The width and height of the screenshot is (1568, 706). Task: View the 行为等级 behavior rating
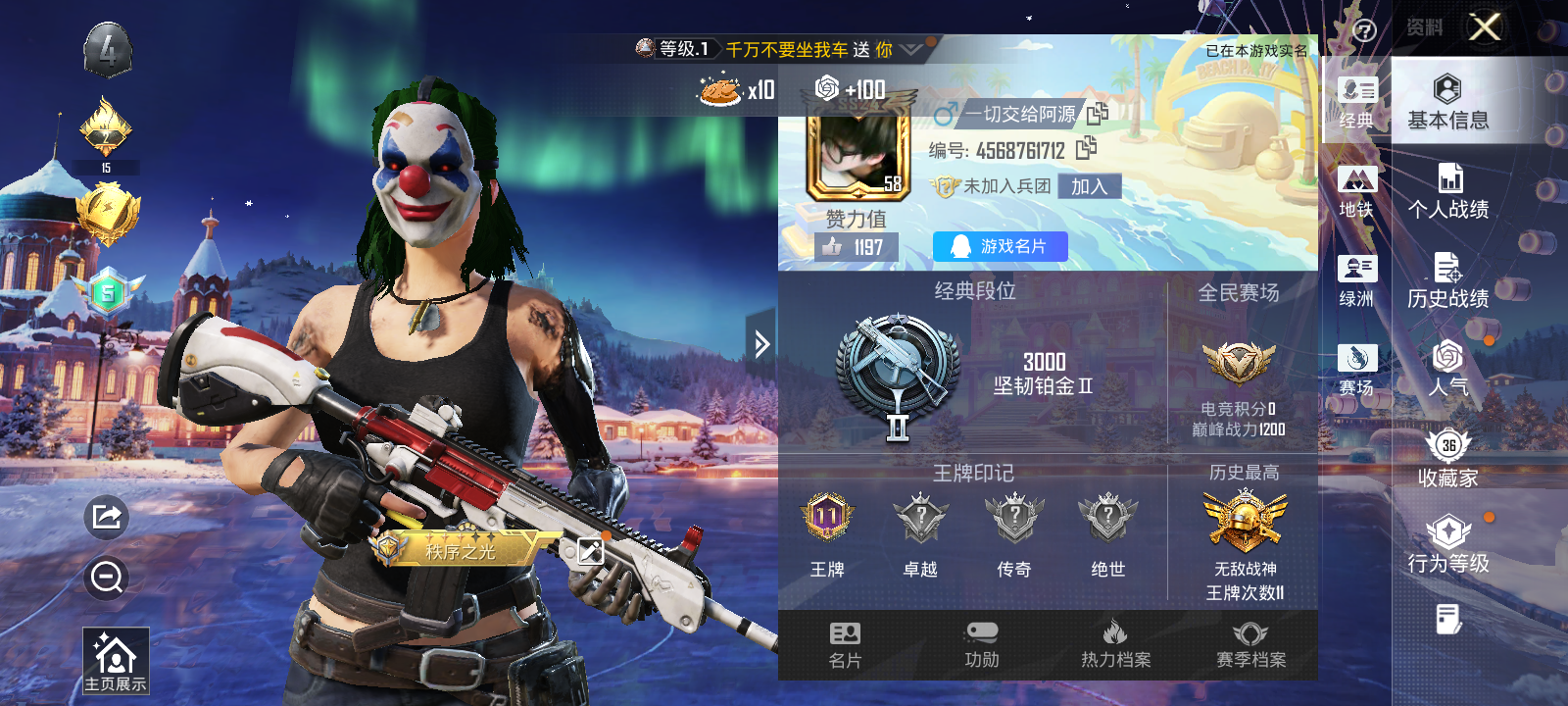(x=1447, y=544)
